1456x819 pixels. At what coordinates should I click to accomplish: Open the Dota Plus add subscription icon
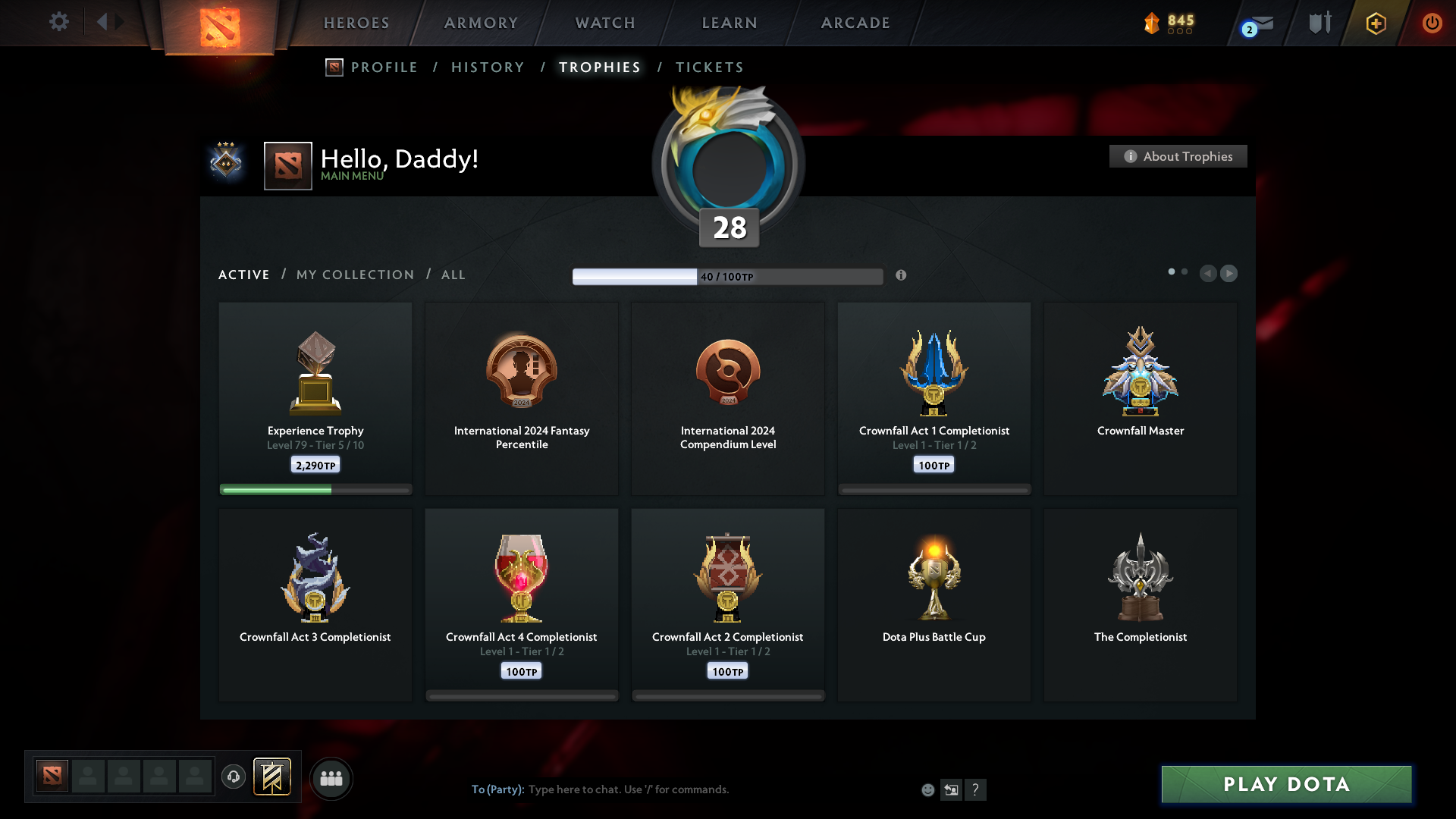(x=1376, y=23)
